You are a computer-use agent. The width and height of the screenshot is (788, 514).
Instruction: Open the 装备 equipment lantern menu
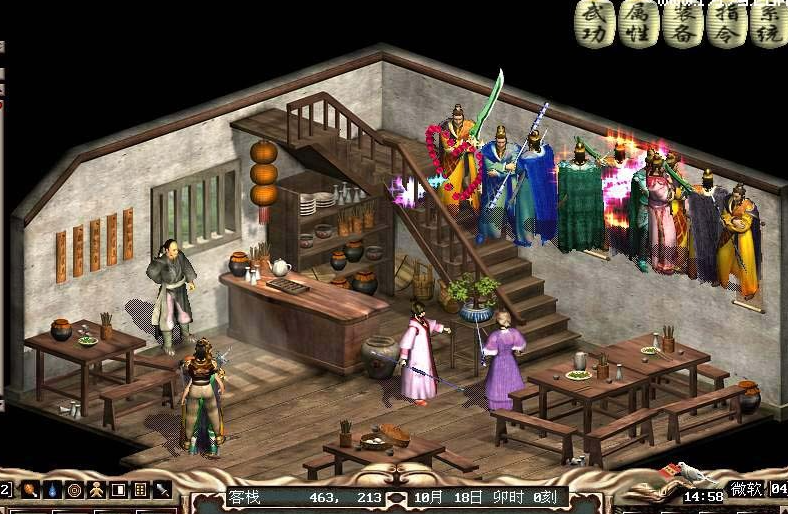tap(682, 23)
